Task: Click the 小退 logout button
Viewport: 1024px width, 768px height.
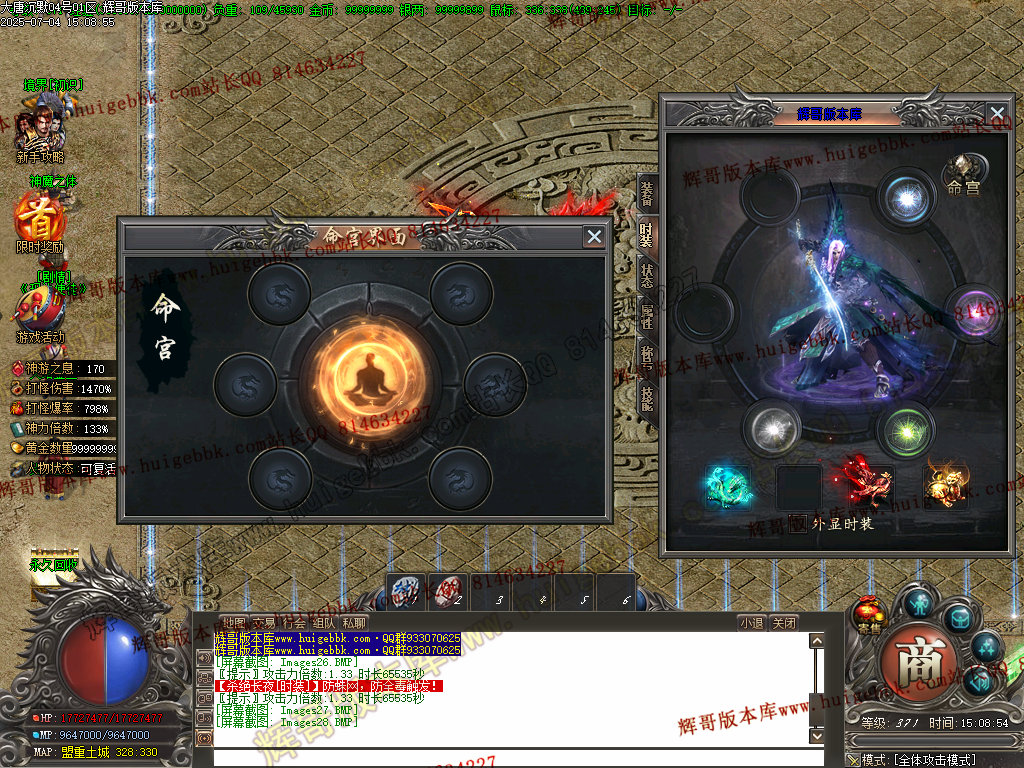Action: [752, 622]
